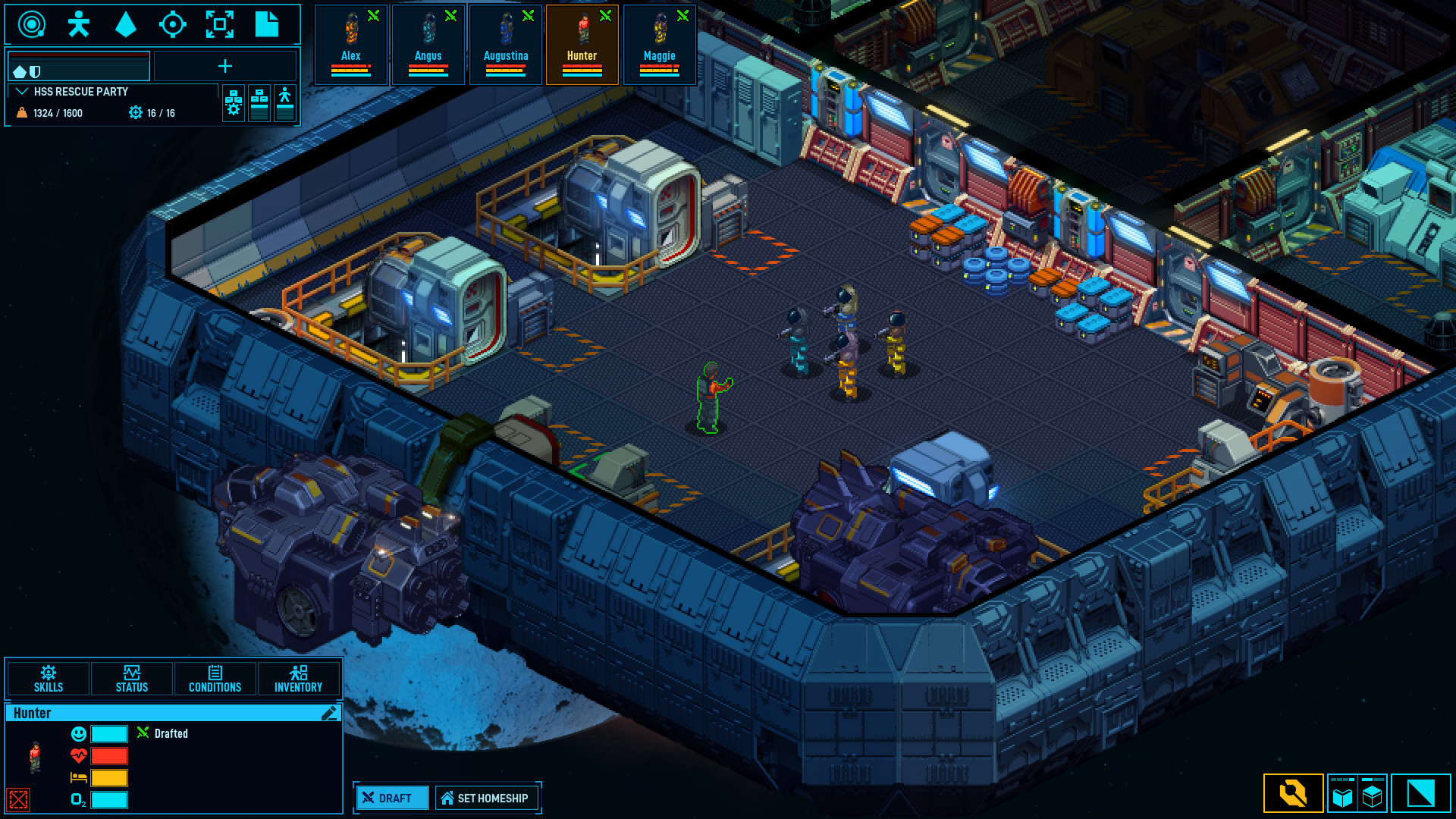Screen dimensions: 1456x819
Task: Click the expand view icon in top toolbar
Action: tap(221, 24)
